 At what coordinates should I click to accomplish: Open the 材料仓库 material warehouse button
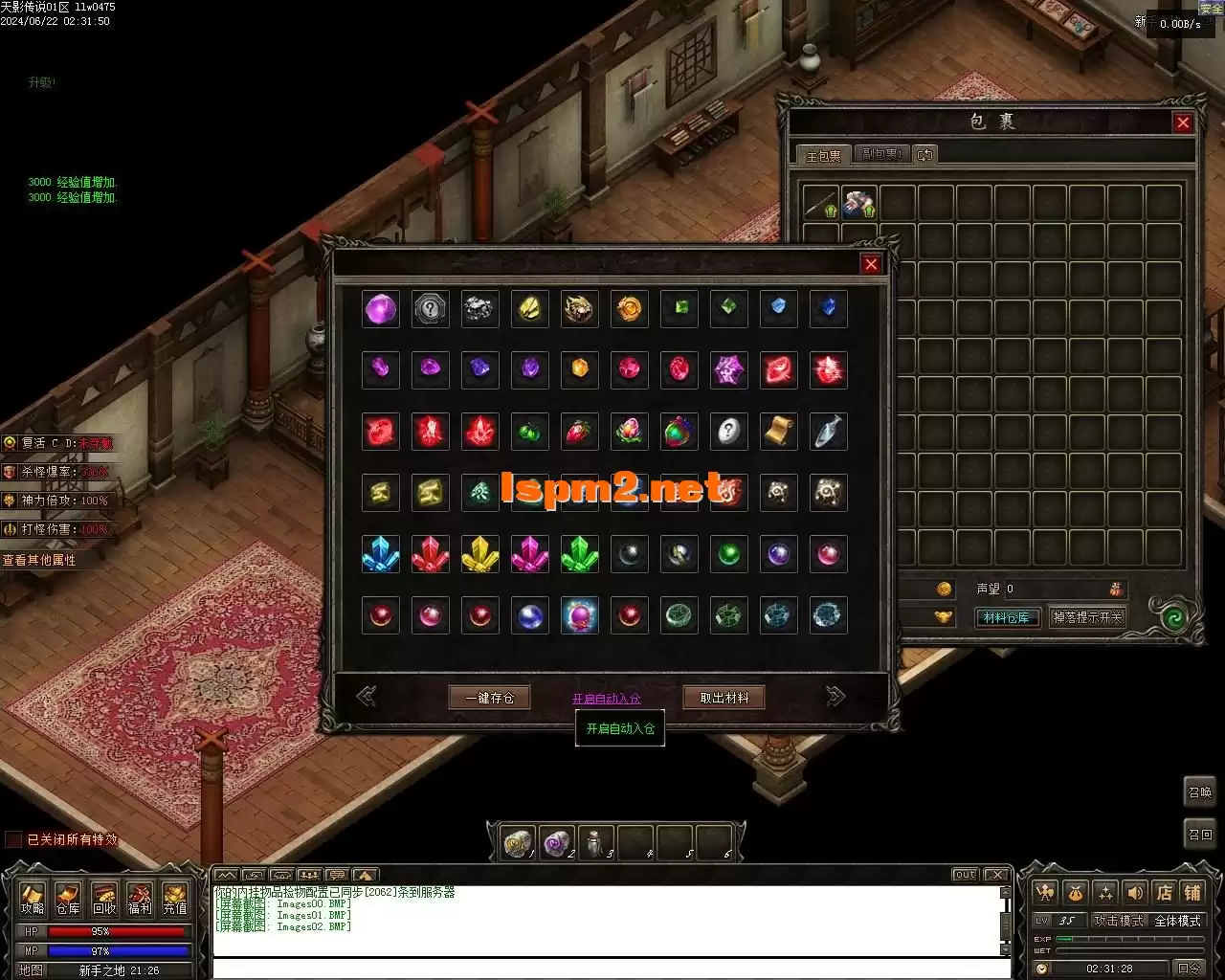tap(1007, 617)
